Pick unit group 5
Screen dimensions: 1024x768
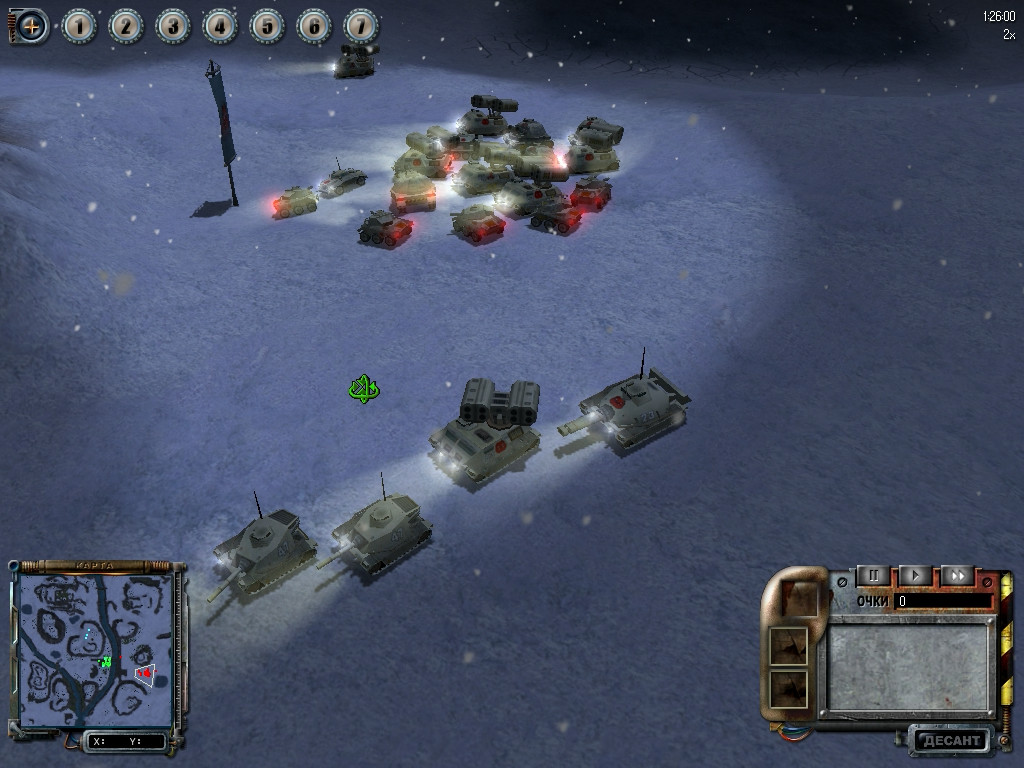coord(267,26)
